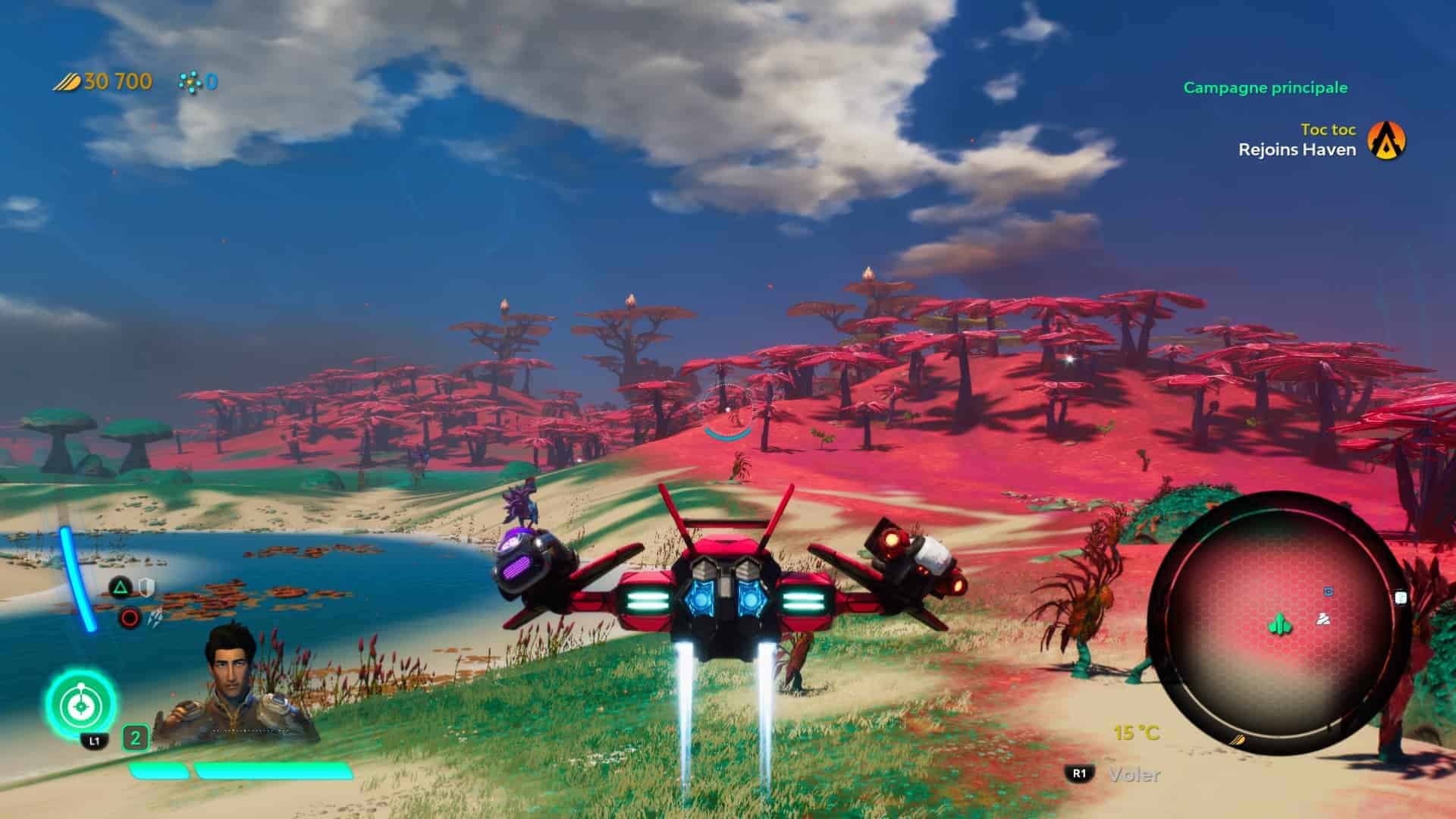The image size is (1456, 819).
Task: Open the Campagne principale heading
Action: 1265,88
